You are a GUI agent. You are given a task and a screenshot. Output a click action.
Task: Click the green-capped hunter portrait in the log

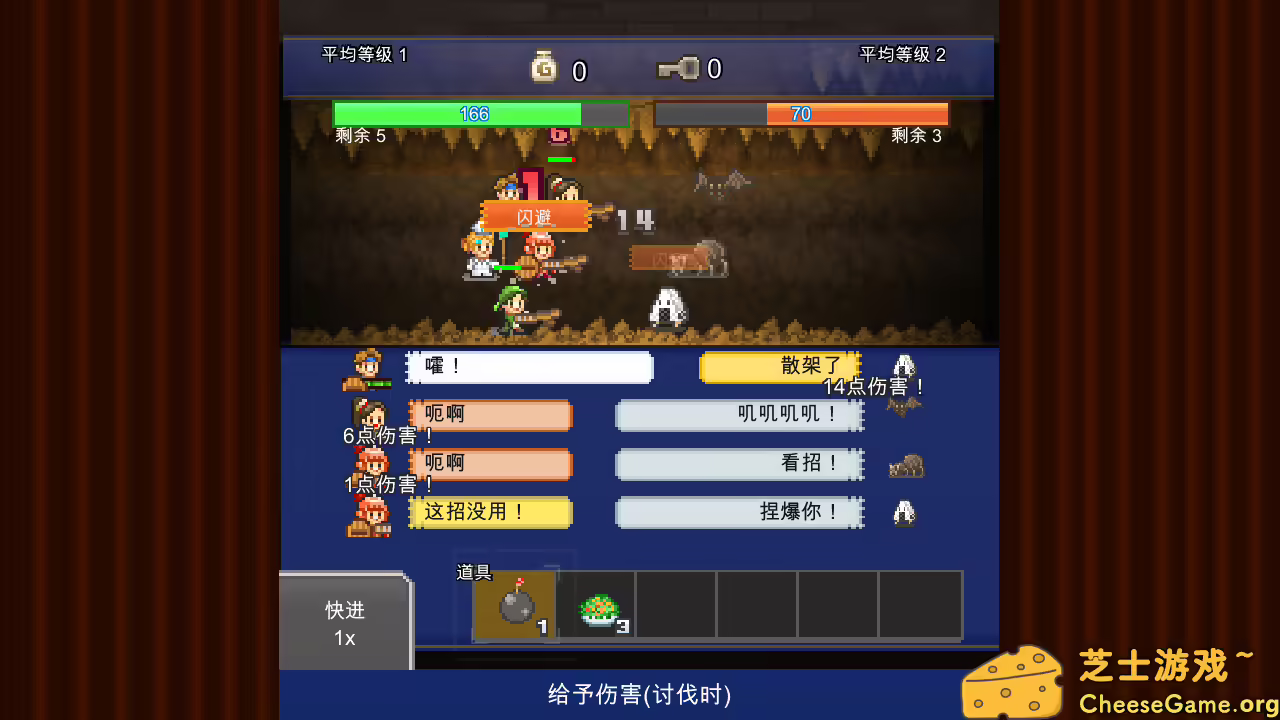point(367,365)
